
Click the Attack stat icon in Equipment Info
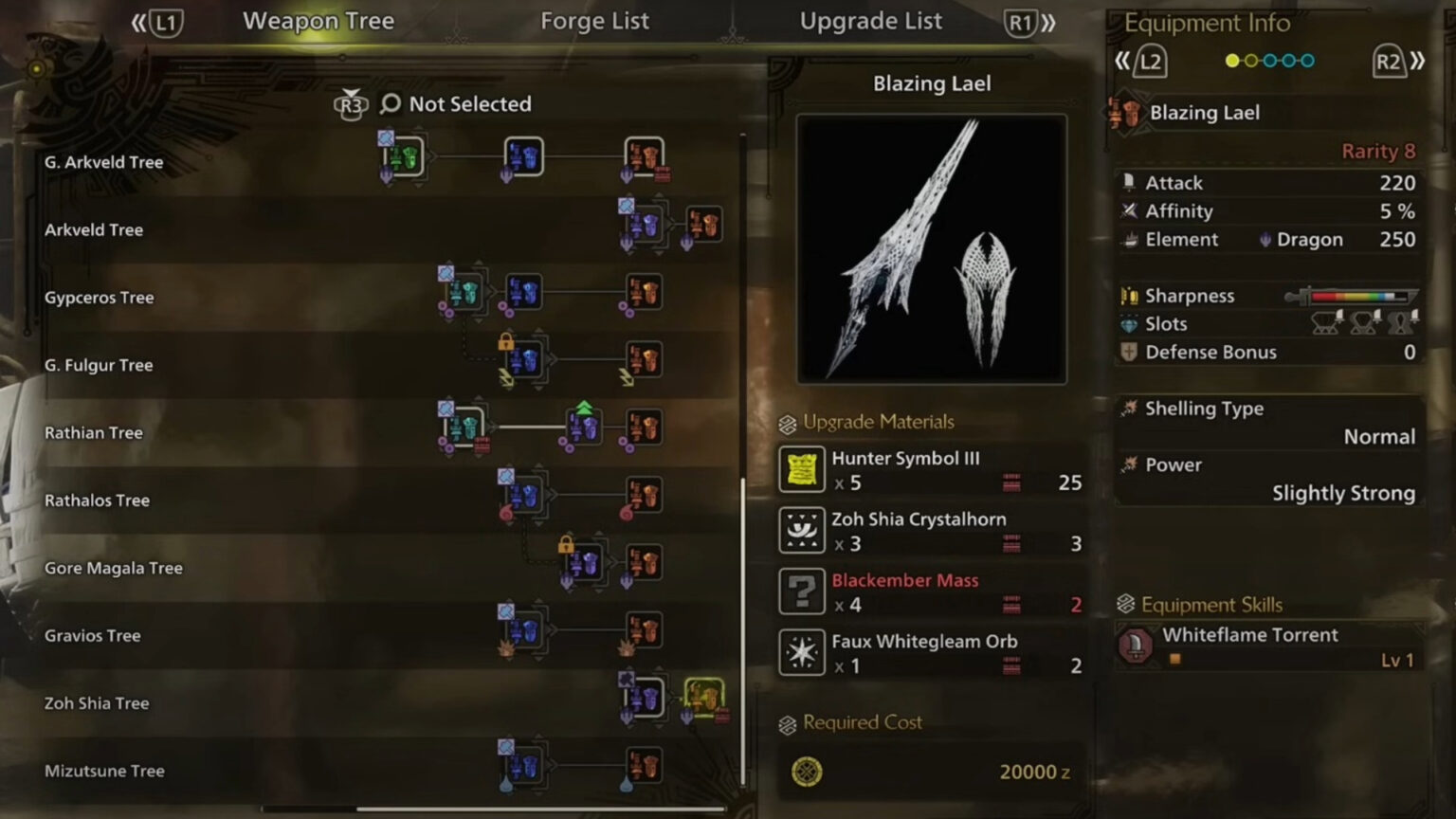[x=1130, y=182]
